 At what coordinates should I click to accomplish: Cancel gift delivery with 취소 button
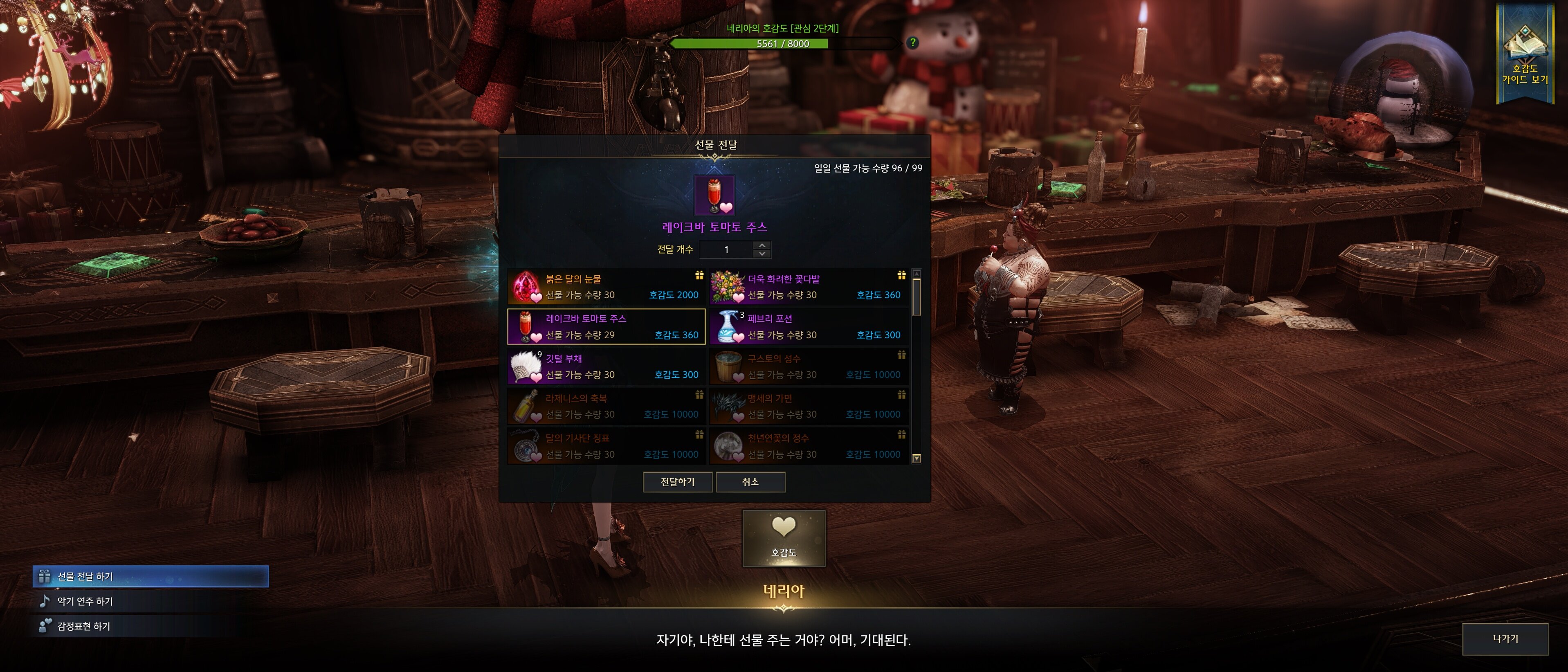pos(750,482)
